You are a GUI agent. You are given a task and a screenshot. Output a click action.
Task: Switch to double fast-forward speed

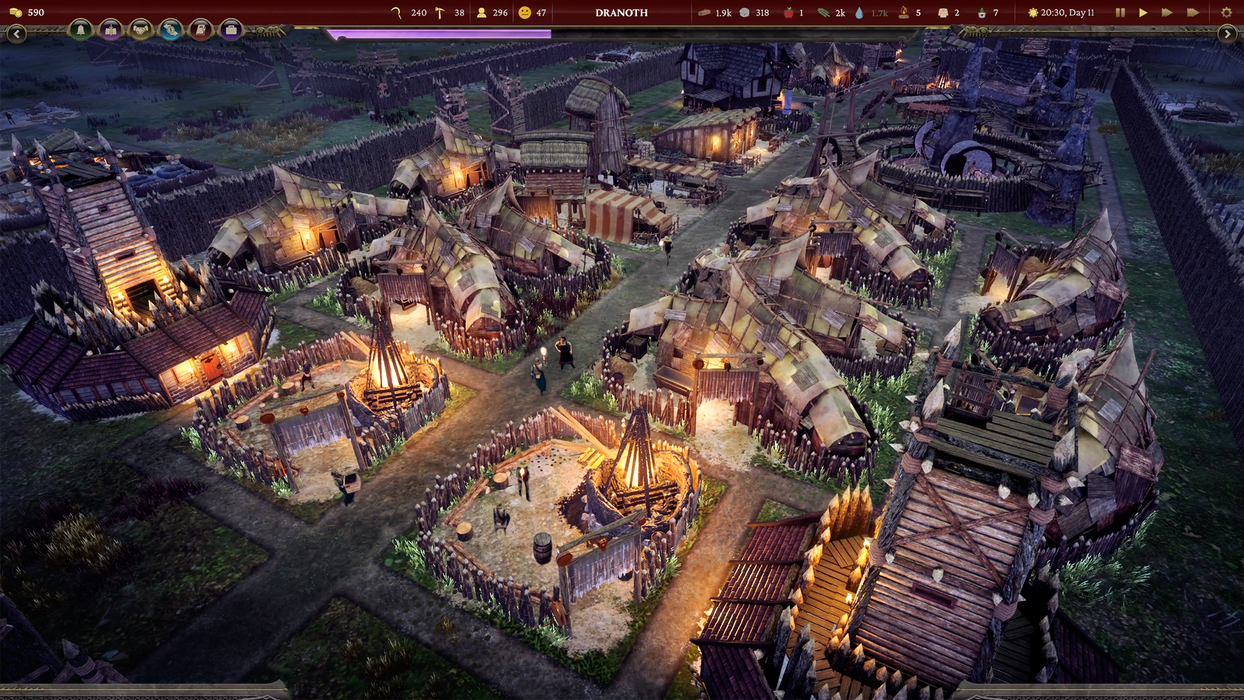pos(1167,13)
